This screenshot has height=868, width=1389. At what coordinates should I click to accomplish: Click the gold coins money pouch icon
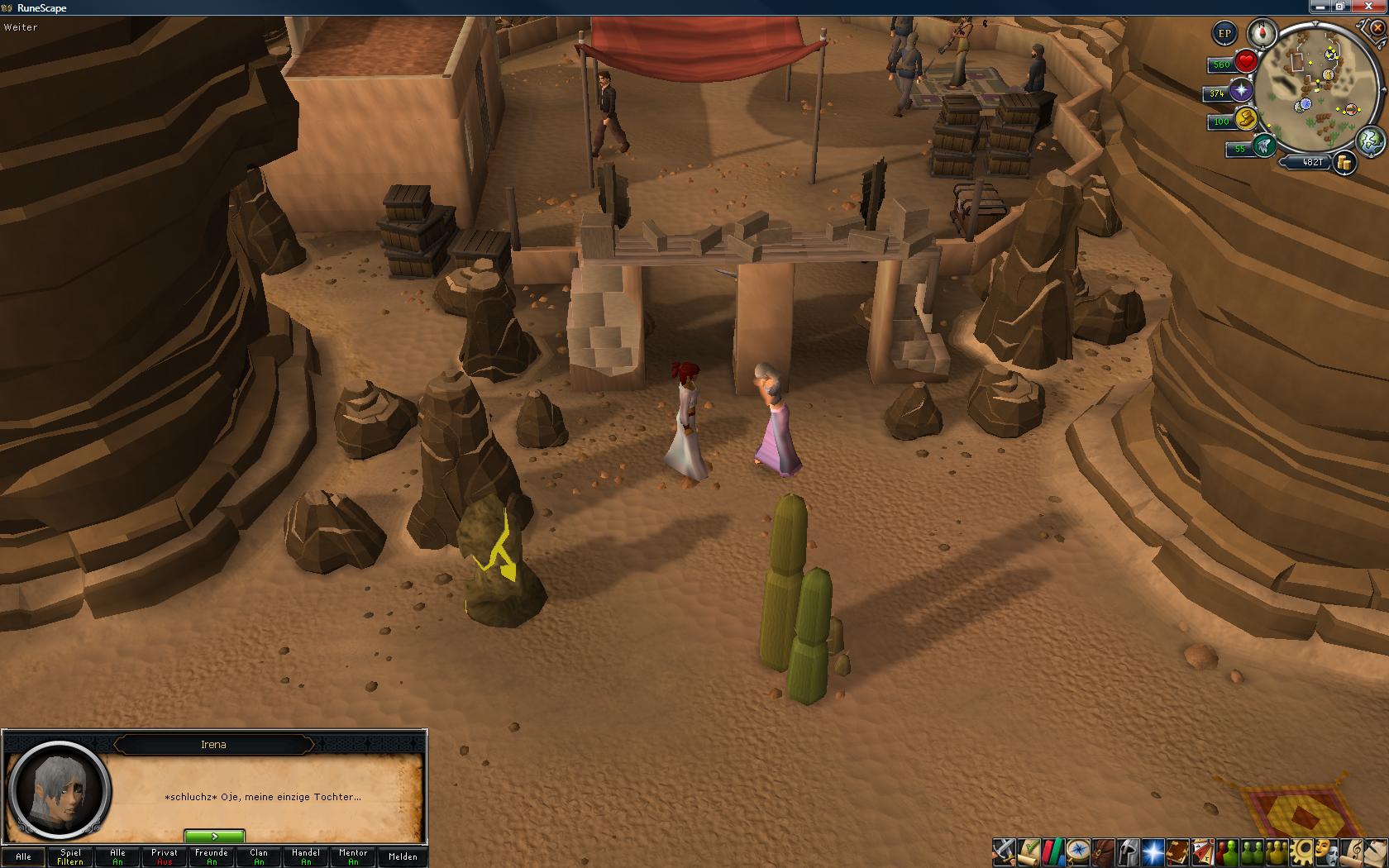coord(1345,163)
